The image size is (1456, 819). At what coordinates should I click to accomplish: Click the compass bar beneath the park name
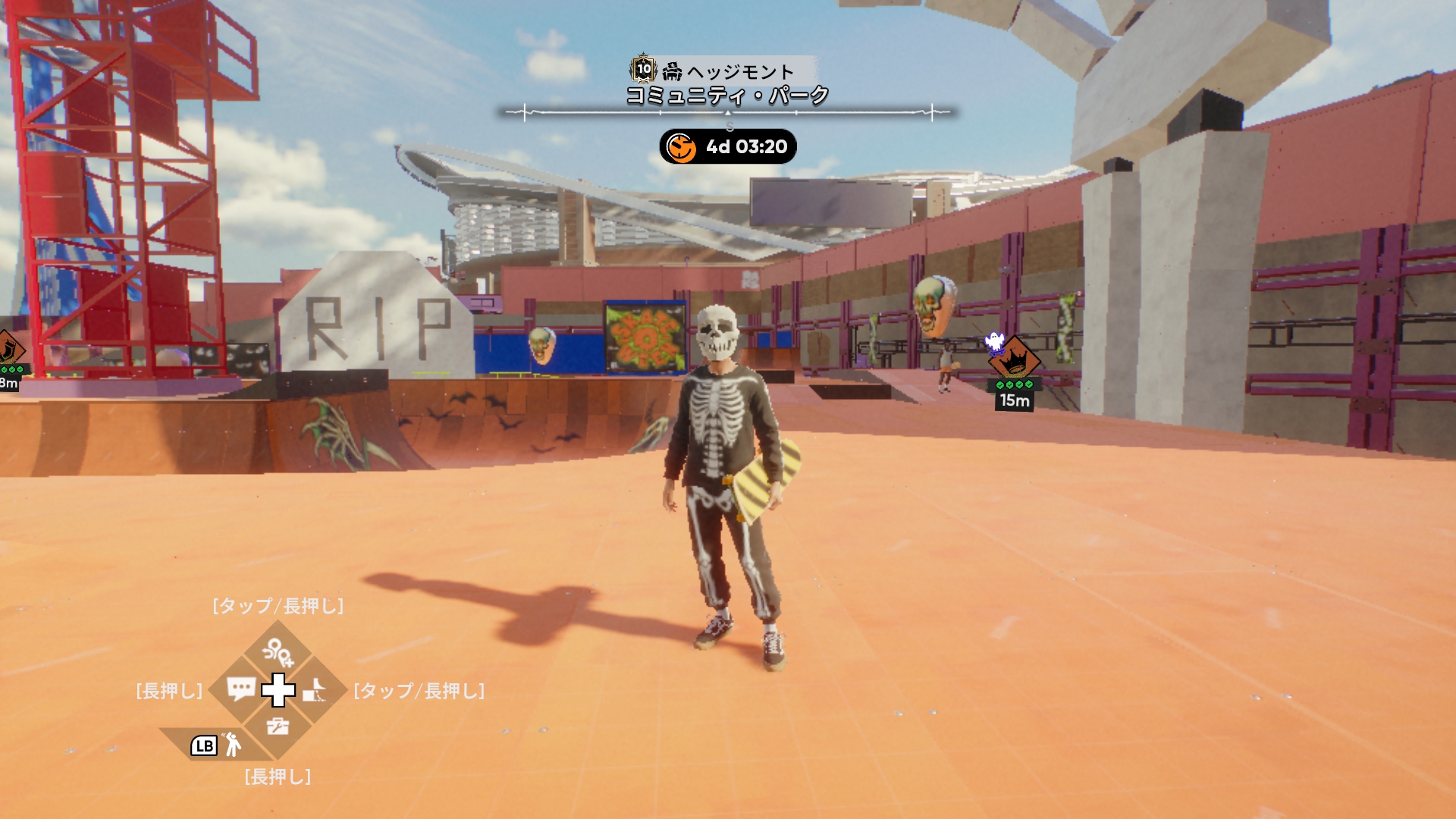click(727, 113)
